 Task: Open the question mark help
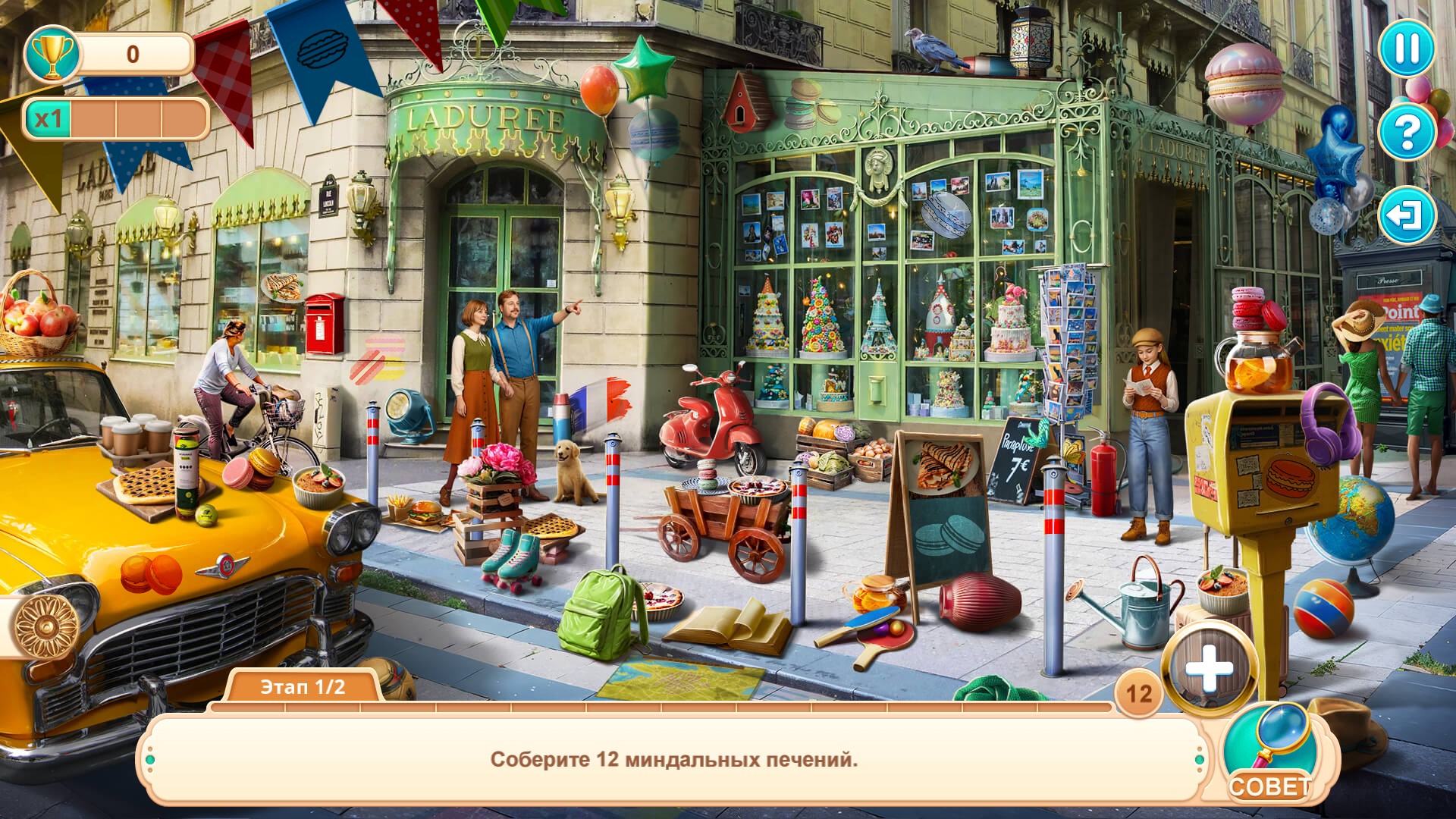pos(1407,132)
